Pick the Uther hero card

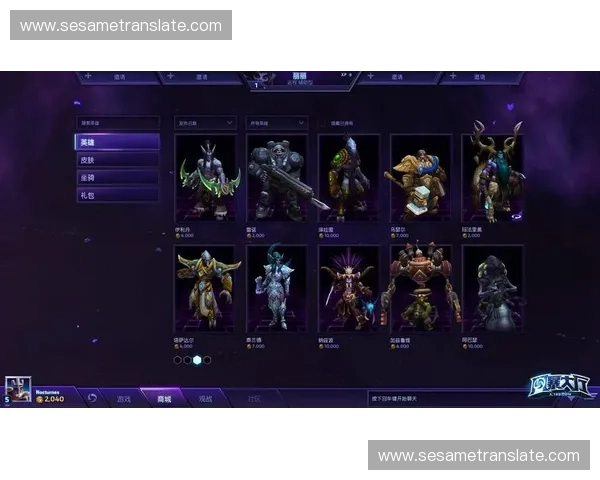[x=419, y=178]
